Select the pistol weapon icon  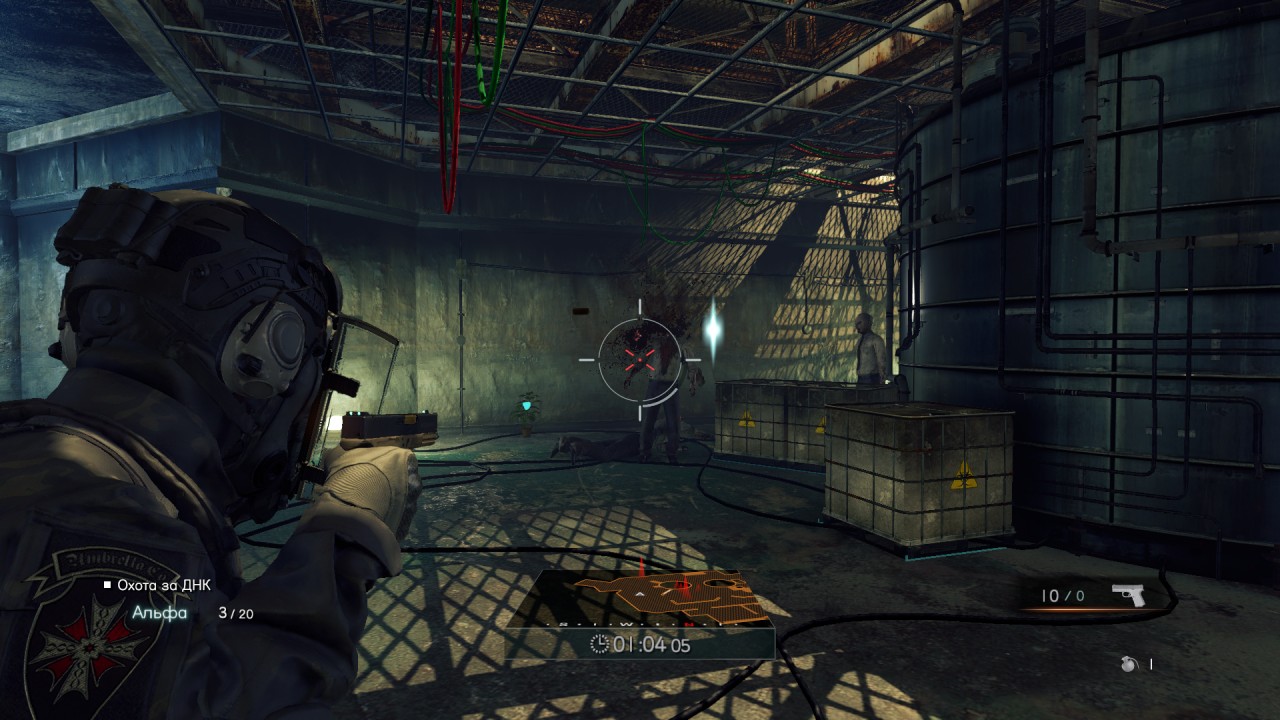pos(1129,595)
